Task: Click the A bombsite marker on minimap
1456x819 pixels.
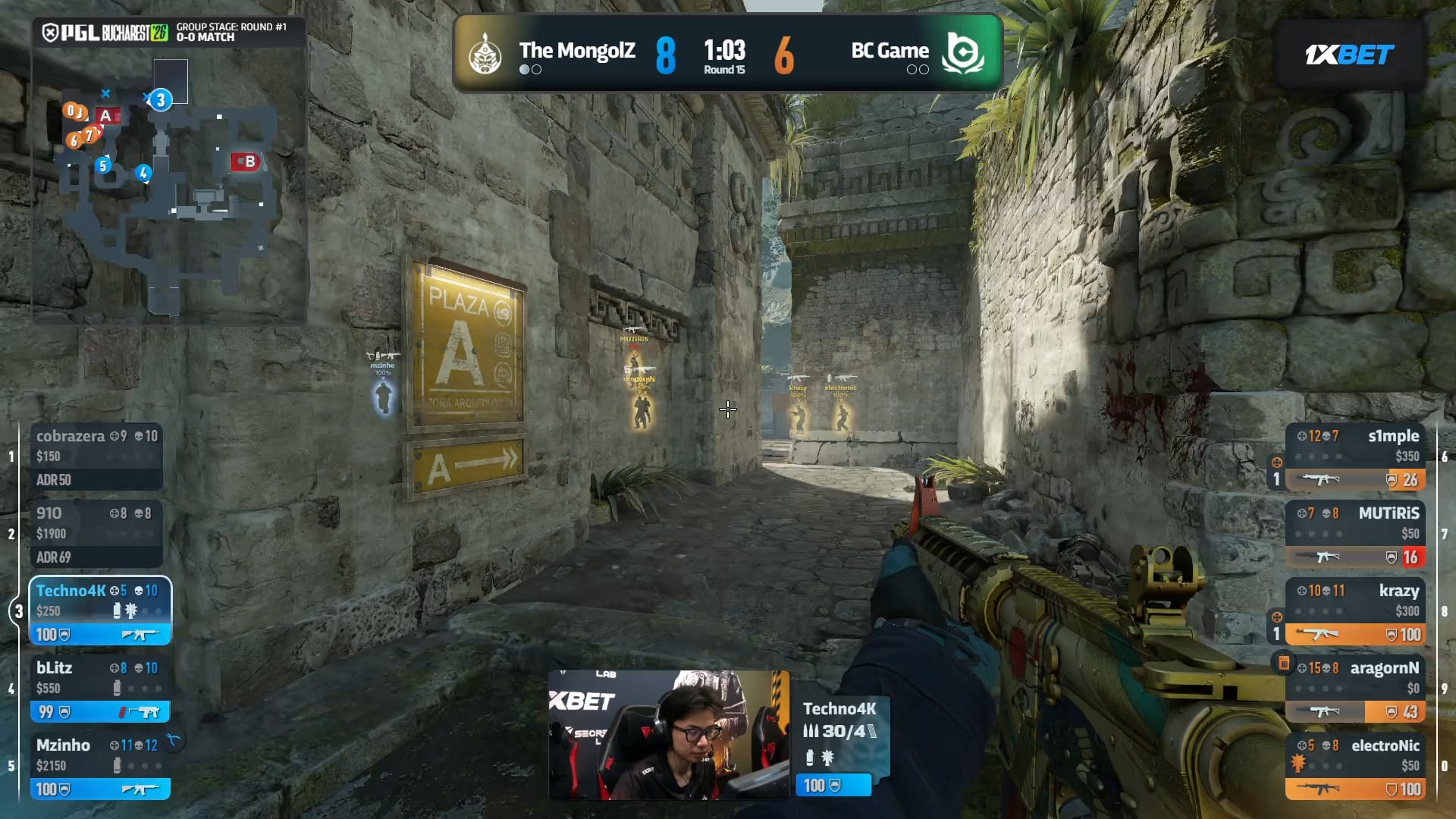Action: click(107, 116)
